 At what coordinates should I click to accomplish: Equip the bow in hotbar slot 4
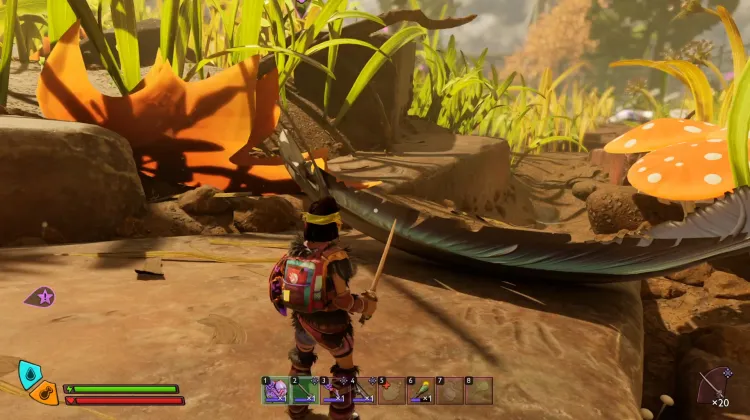(363, 390)
